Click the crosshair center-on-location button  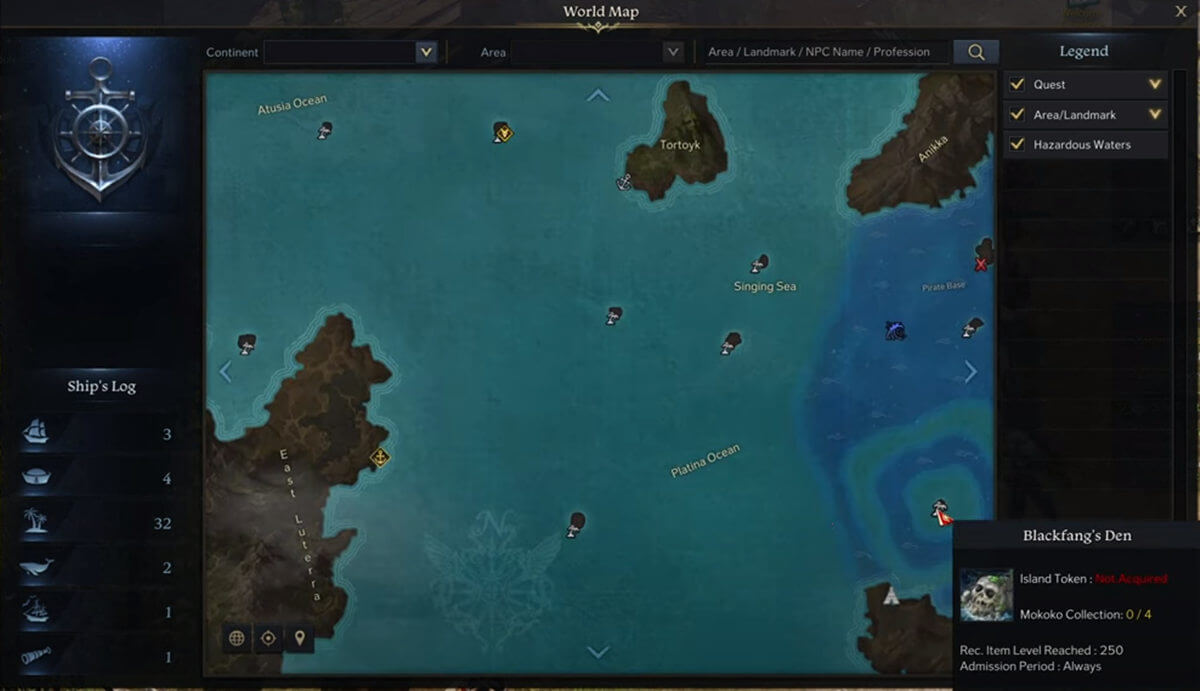click(268, 638)
